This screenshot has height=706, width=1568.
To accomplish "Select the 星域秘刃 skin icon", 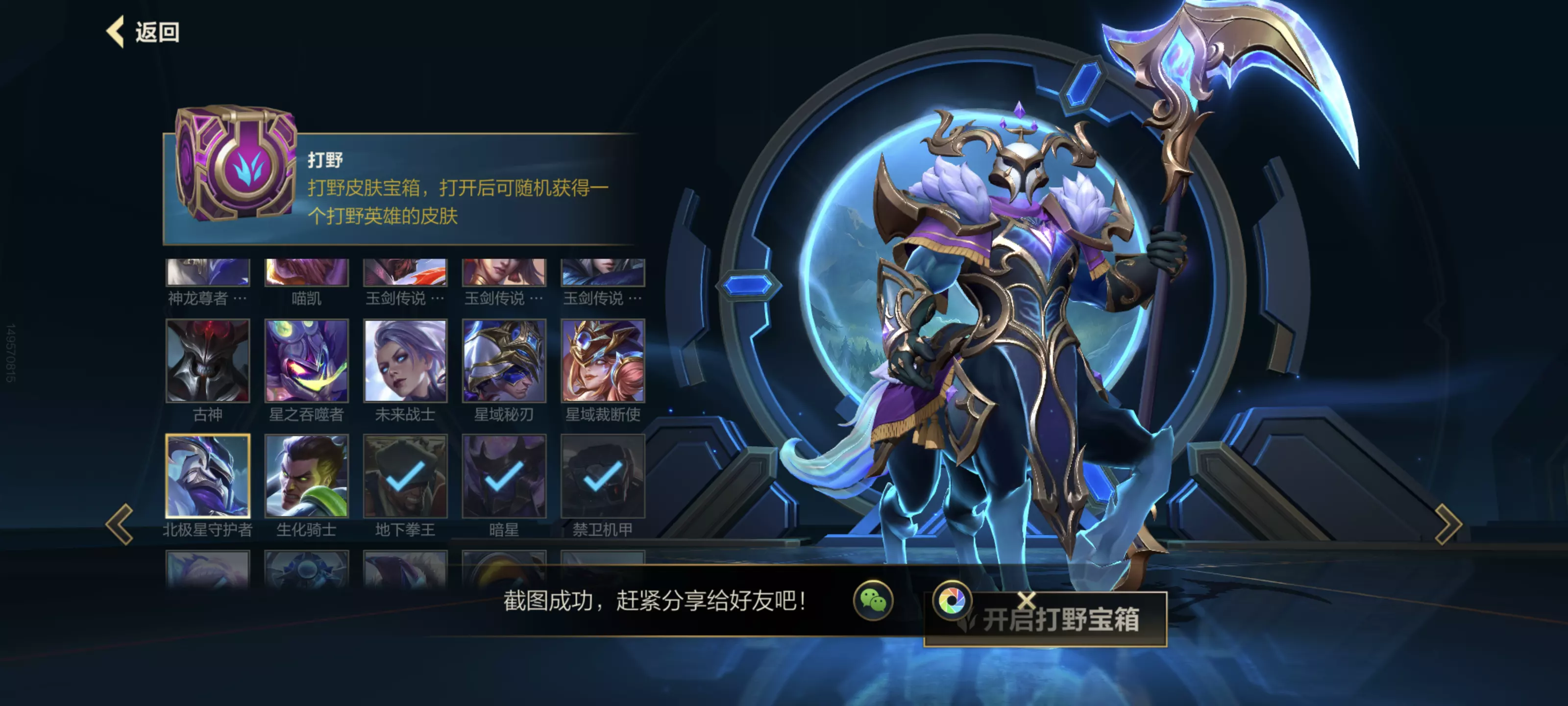I will tap(504, 362).
